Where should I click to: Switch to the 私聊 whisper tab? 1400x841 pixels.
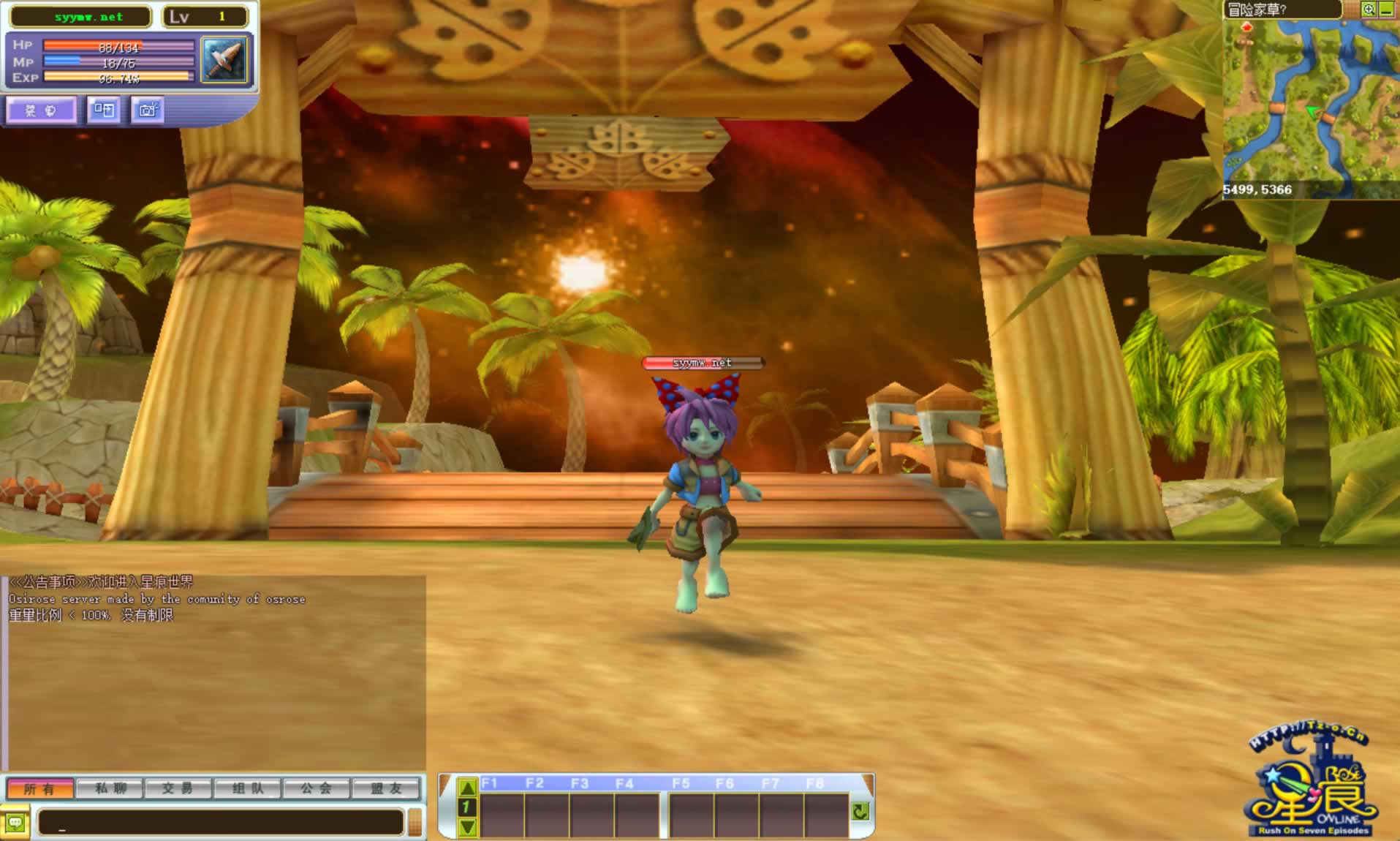(110, 788)
